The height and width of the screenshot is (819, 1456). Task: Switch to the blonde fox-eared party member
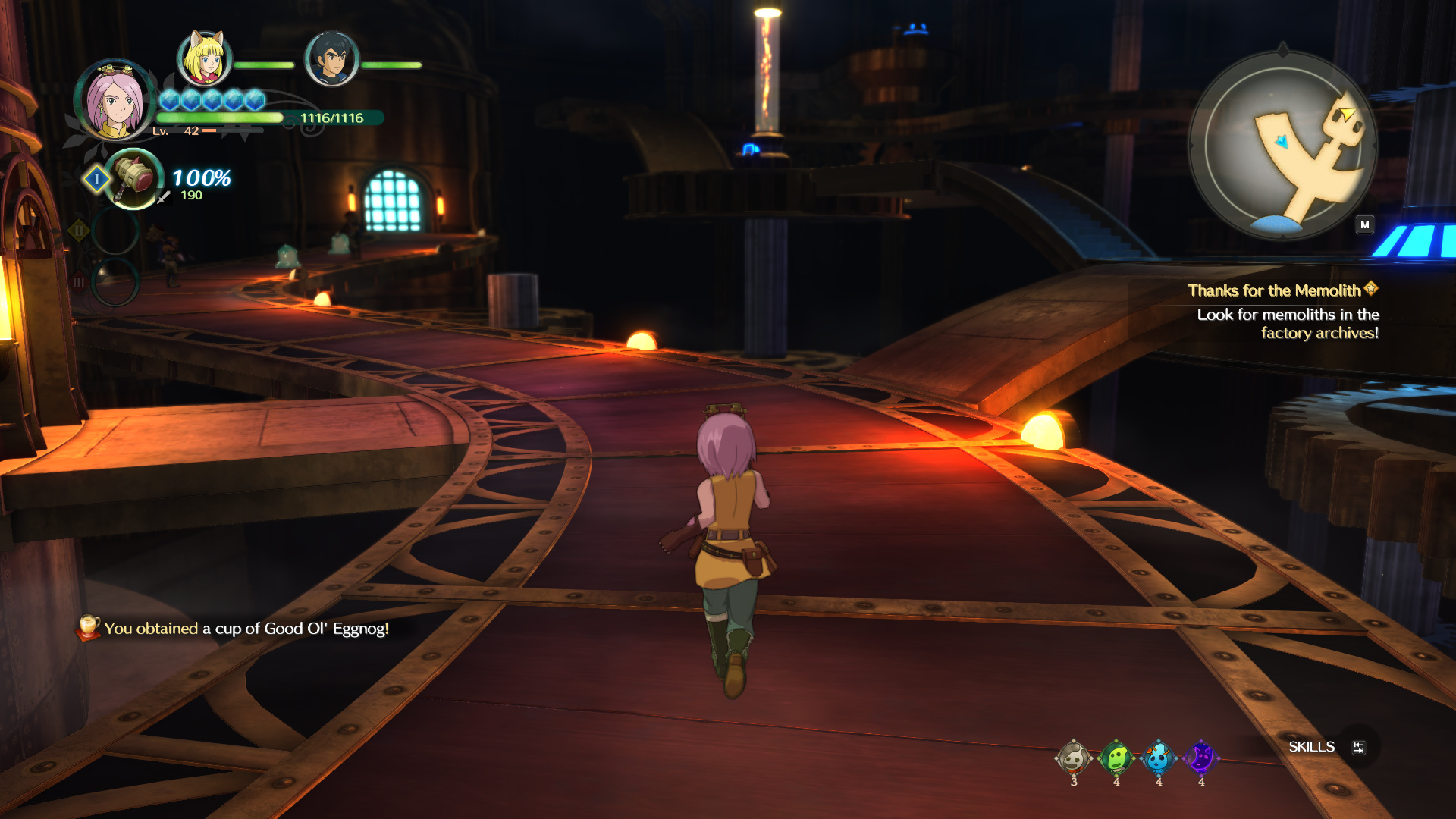204,58
